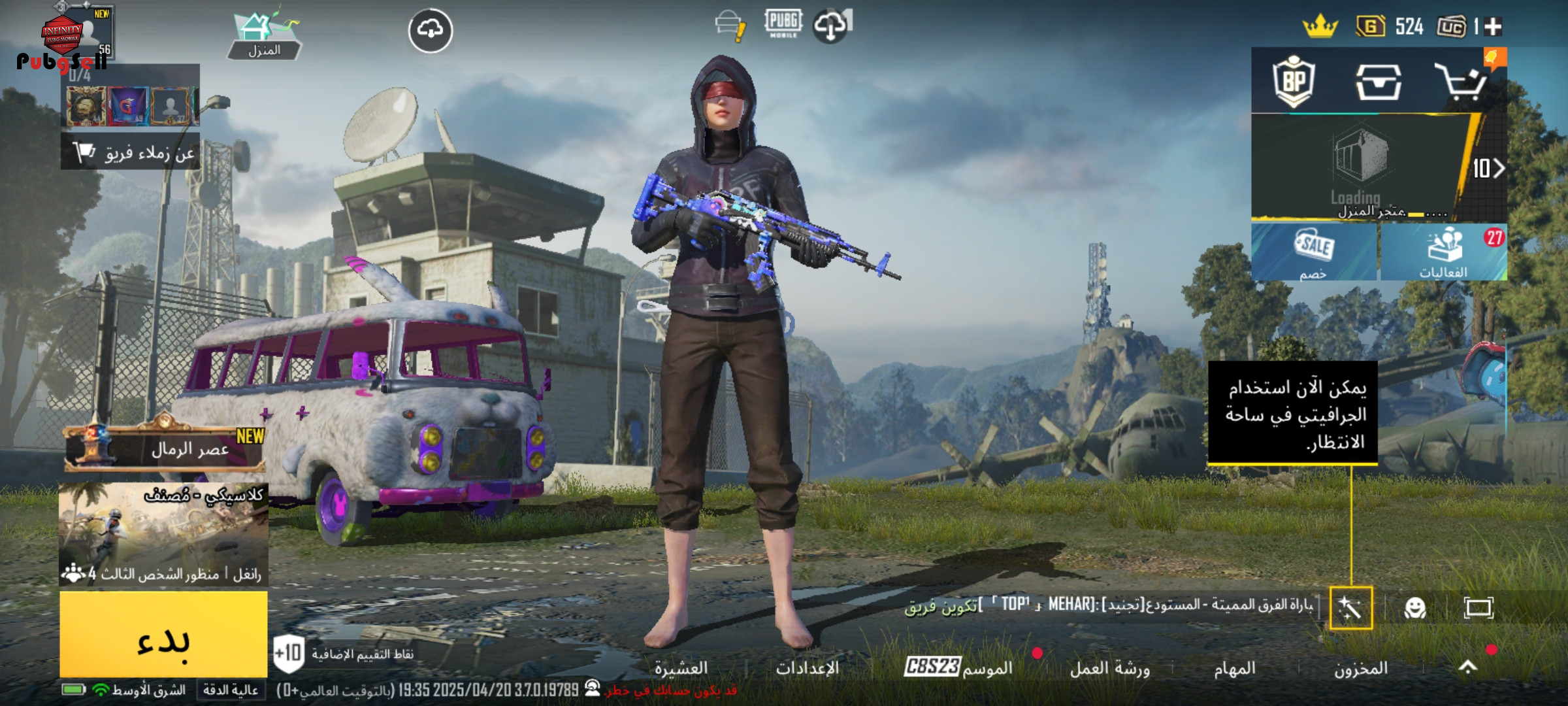Open the Clan (العشيرة) menu
Screen dimensions: 1568x706
[681, 668]
